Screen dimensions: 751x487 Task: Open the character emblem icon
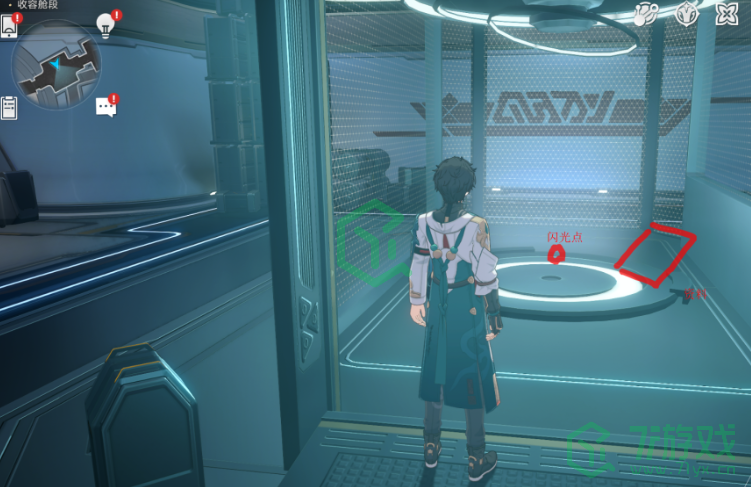687,15
